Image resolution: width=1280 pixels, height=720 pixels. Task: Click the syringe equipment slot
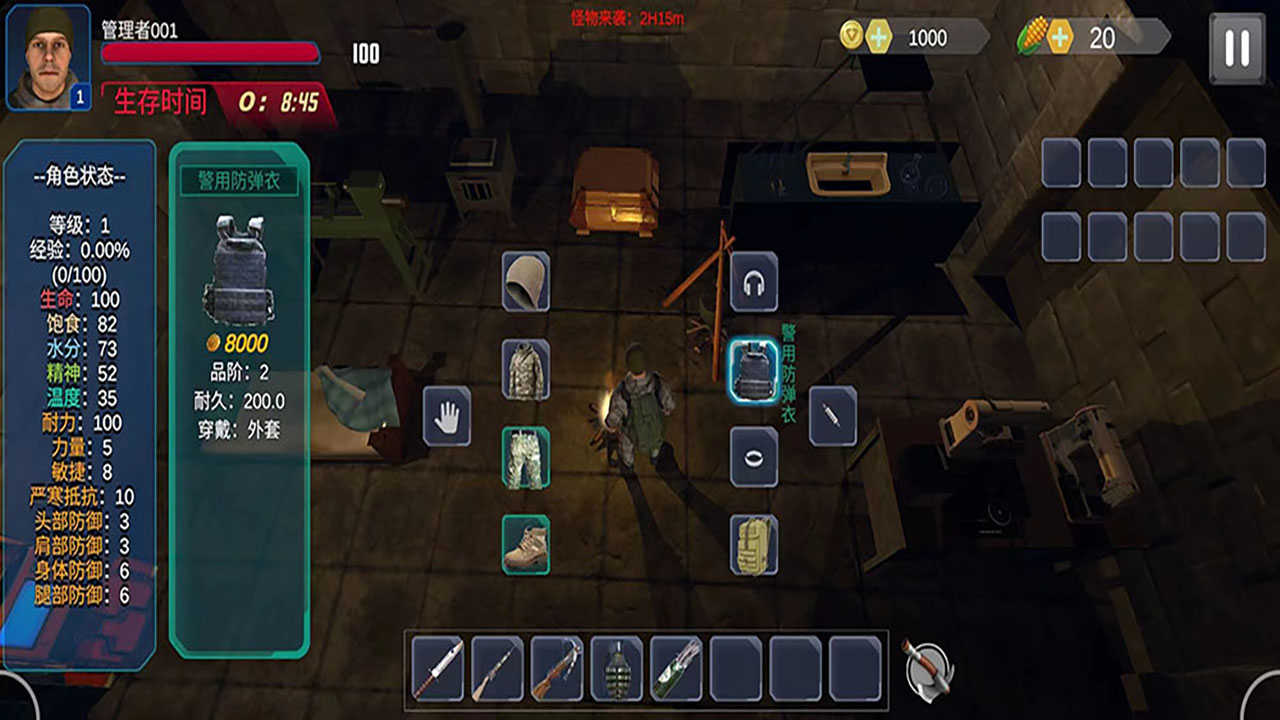pyautogui.click(x=832, y=416)
